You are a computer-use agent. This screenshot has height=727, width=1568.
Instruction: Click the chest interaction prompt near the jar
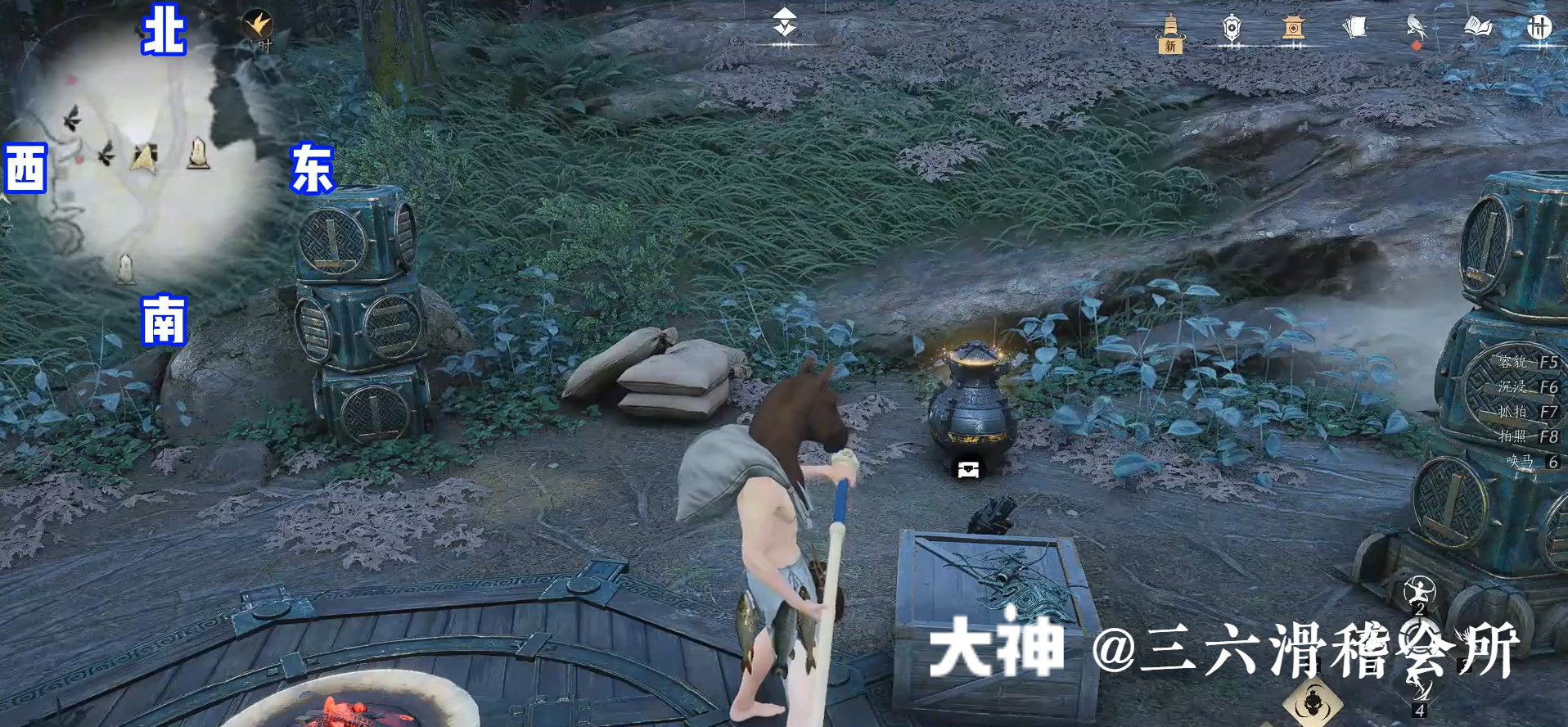pyautogui.click(x=966, y=468)
